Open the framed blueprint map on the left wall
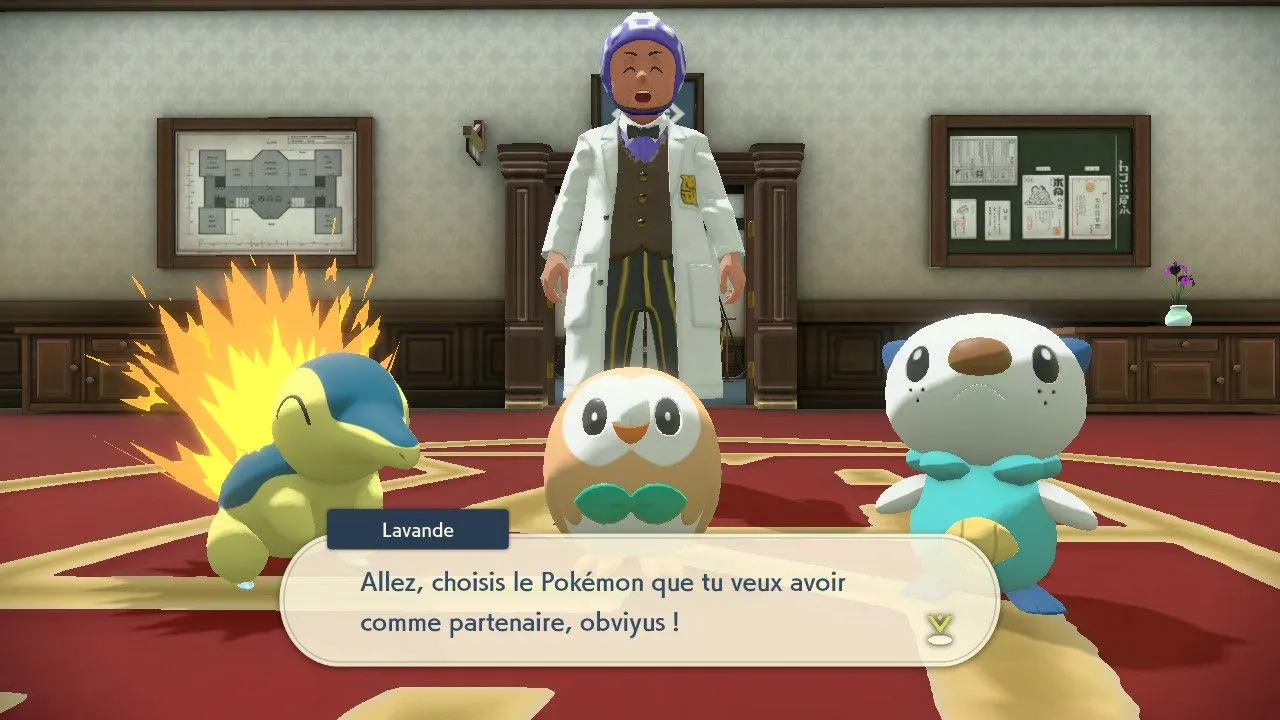The image size is (1280, 720). pyautogui.click(x=265, y=190)
